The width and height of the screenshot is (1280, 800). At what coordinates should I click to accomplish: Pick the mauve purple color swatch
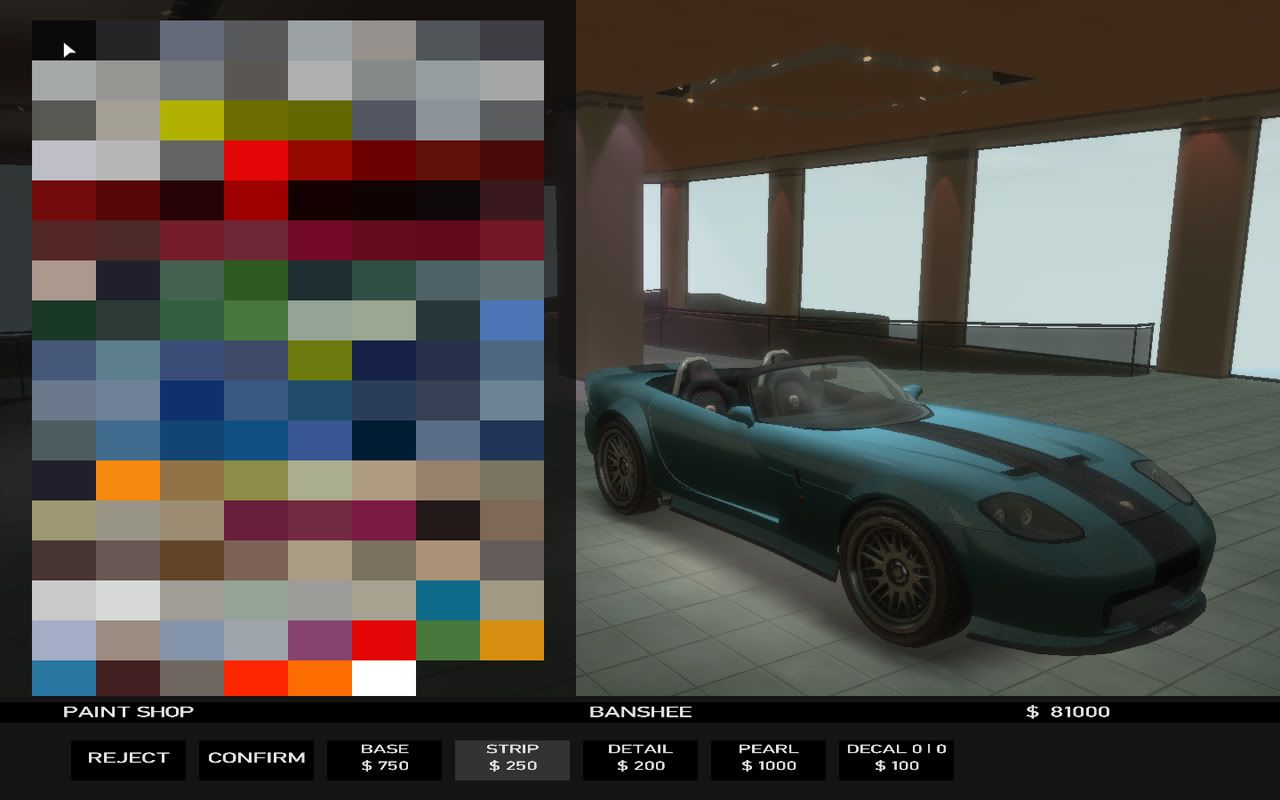point(320,640)
